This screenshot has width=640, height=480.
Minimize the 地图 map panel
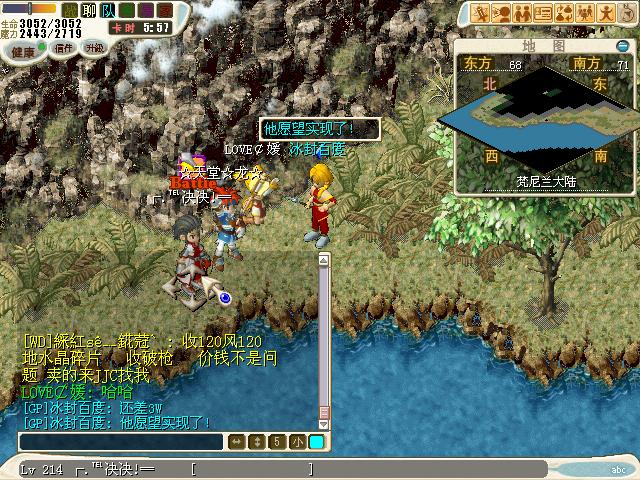(623, 46)
